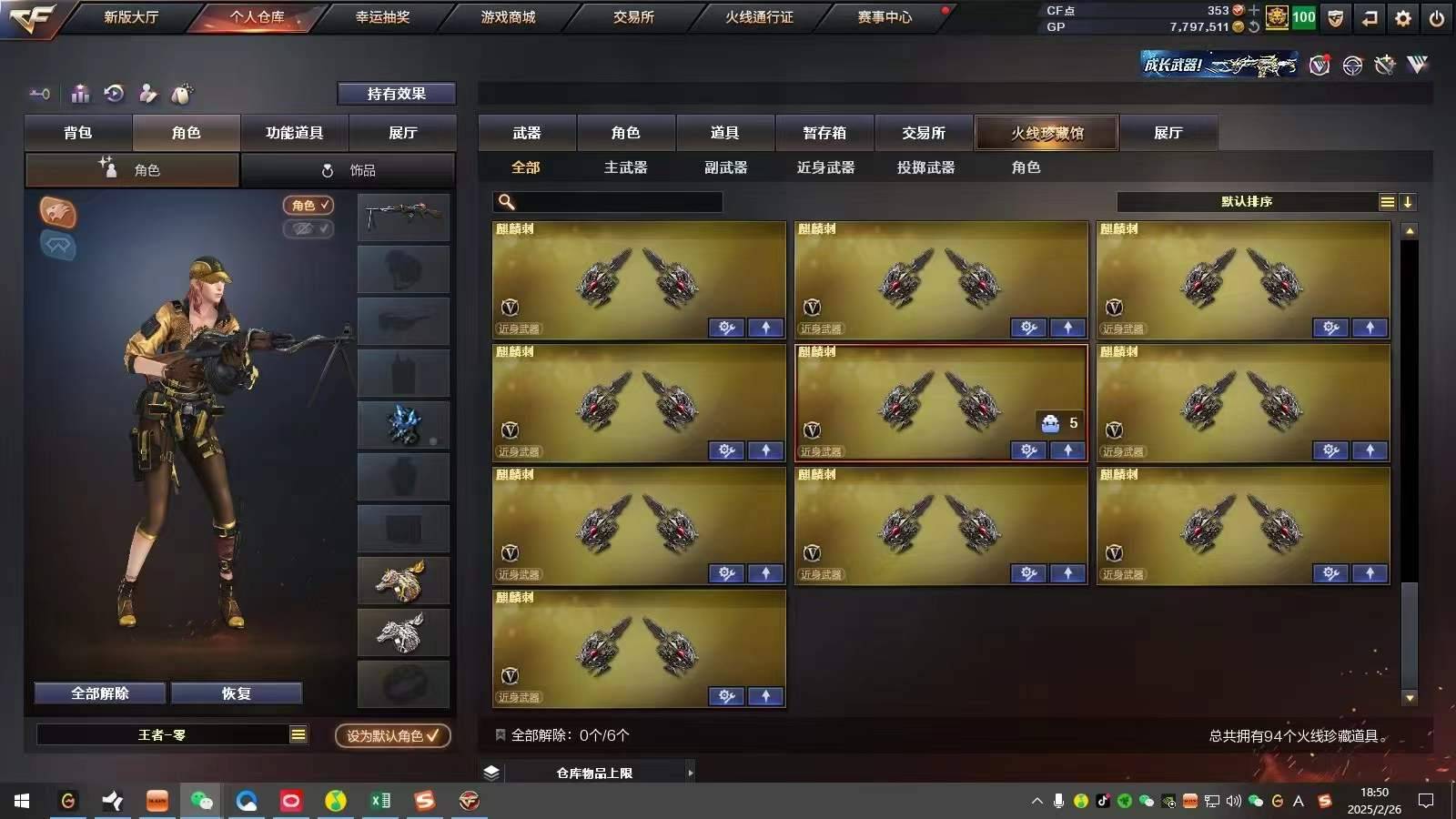Click the gear modify icon on the selected 麒麟刺 card
1456x819 pixels.
point(1028,450)
